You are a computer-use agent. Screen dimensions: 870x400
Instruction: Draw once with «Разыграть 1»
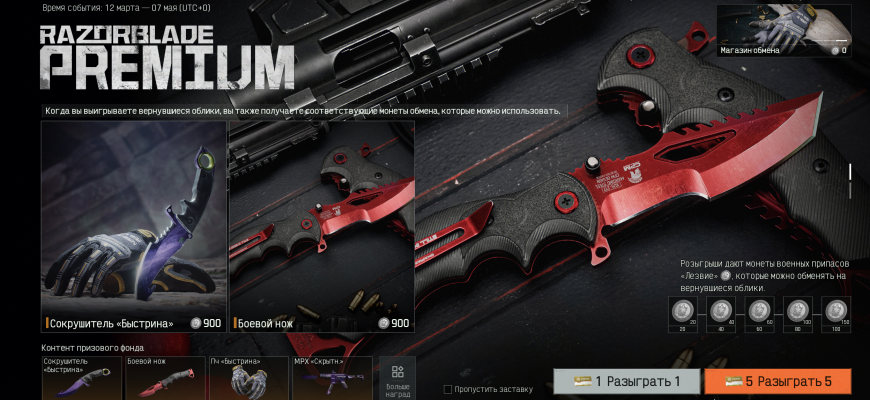626,382
